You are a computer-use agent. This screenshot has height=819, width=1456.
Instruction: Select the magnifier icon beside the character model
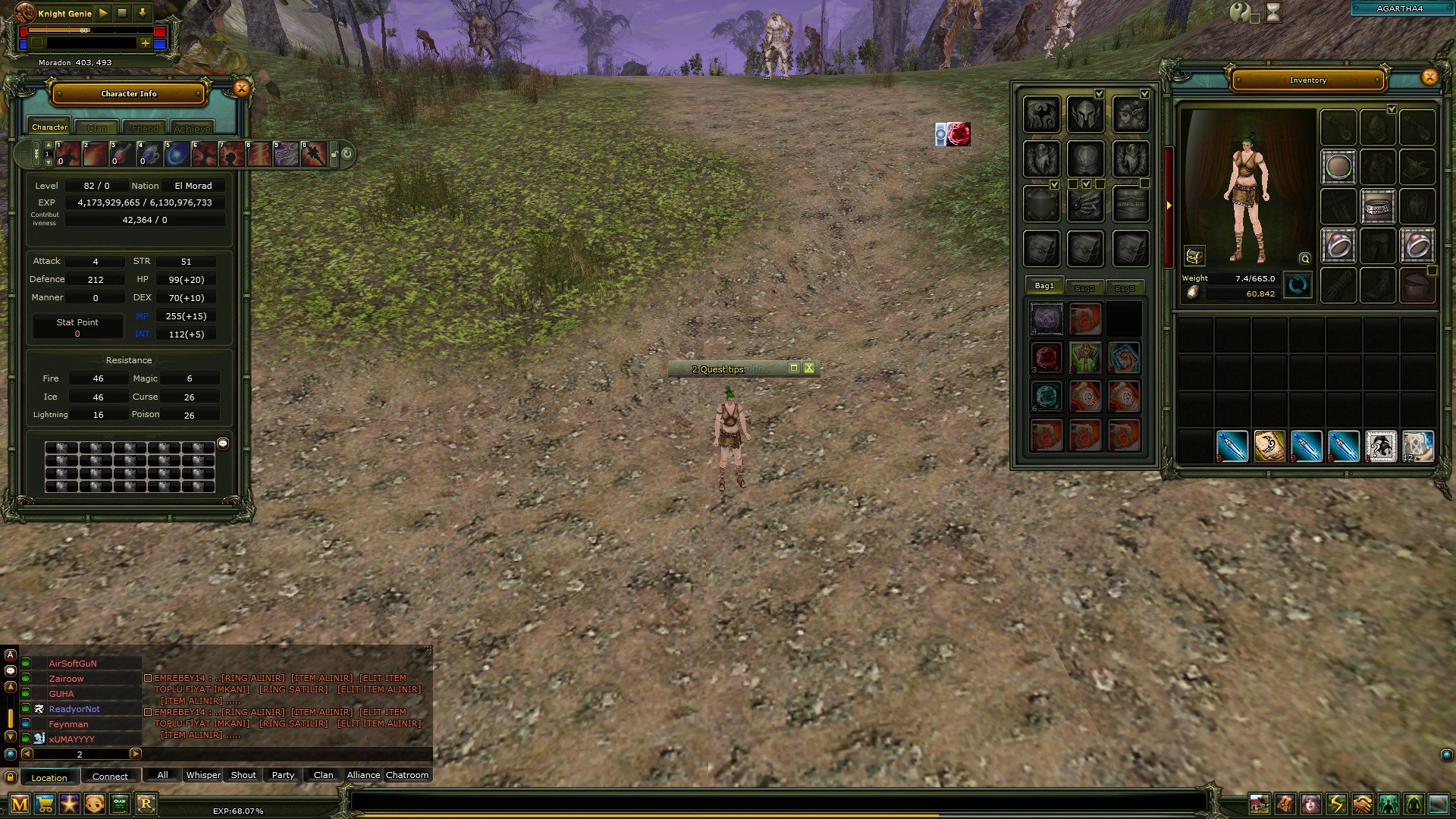tap(1304, 259)
